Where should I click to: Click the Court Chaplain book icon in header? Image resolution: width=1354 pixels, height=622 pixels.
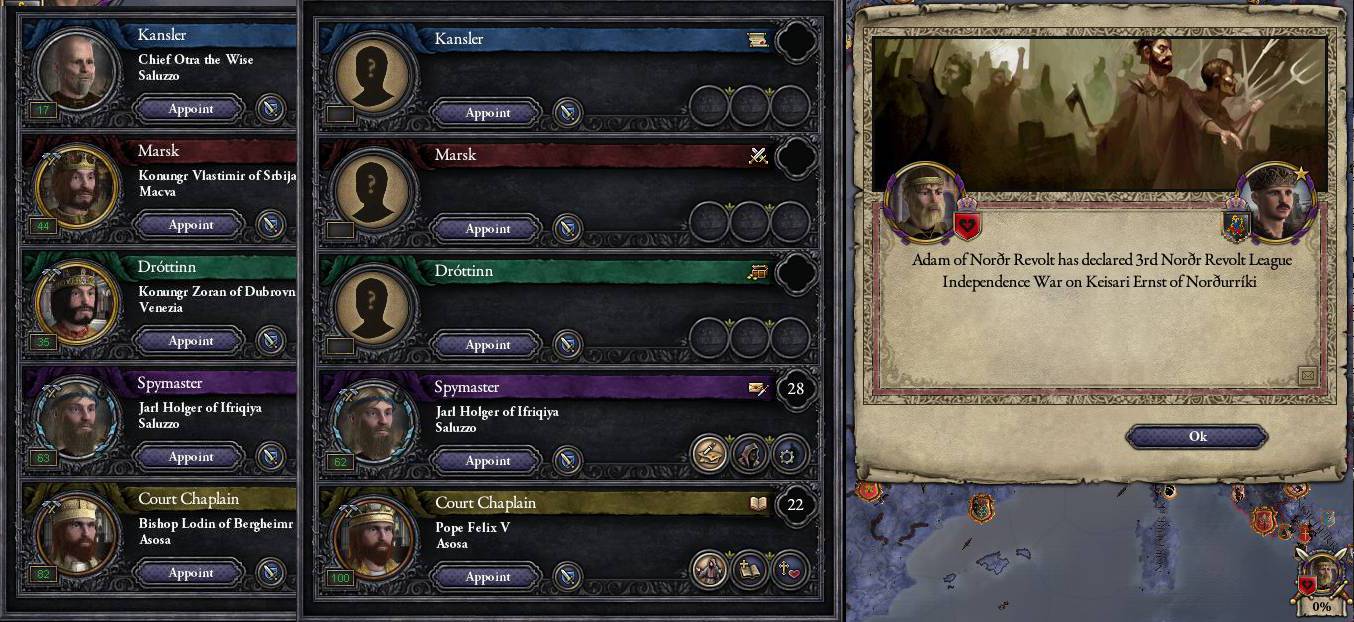click(757, 504)
